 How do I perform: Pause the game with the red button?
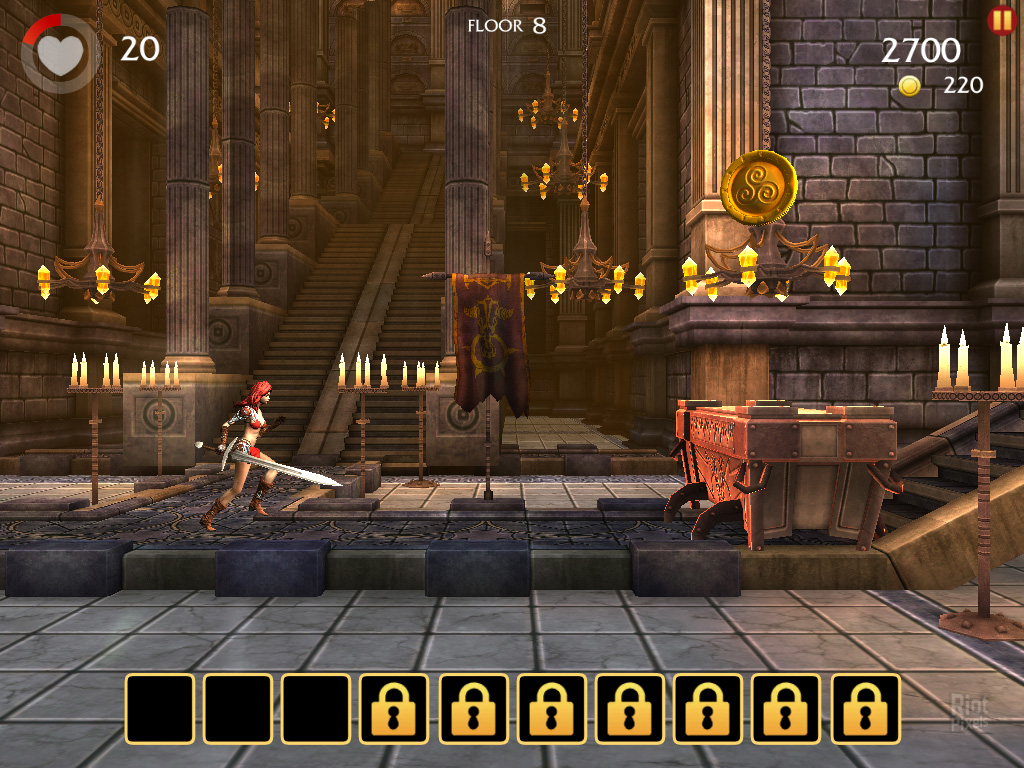[x=1000, y=20]
